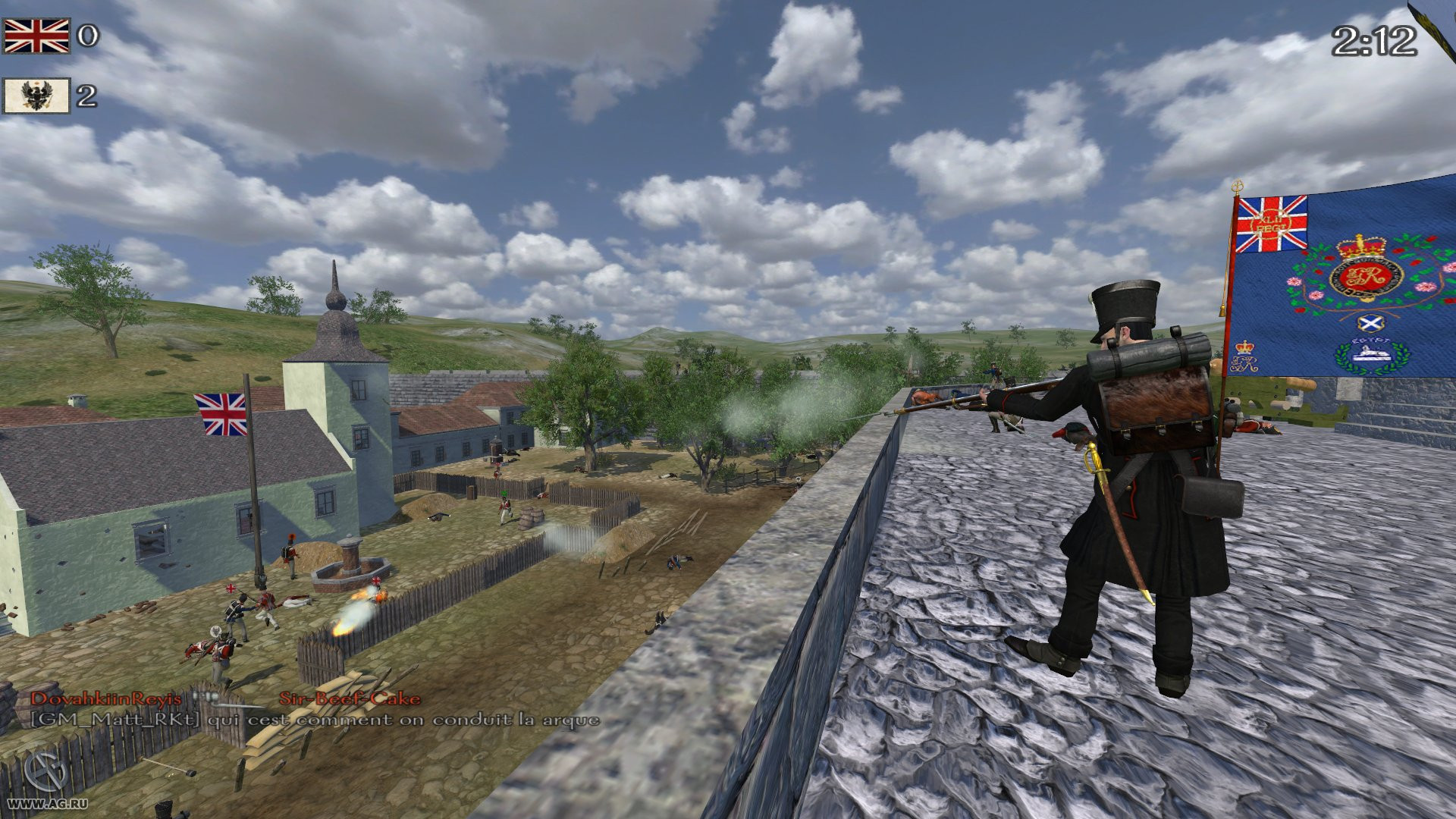The height and width of the screenshot is (819, 1456).
Task: Click the Union Jack team score flag
Action: click(38, 34)
